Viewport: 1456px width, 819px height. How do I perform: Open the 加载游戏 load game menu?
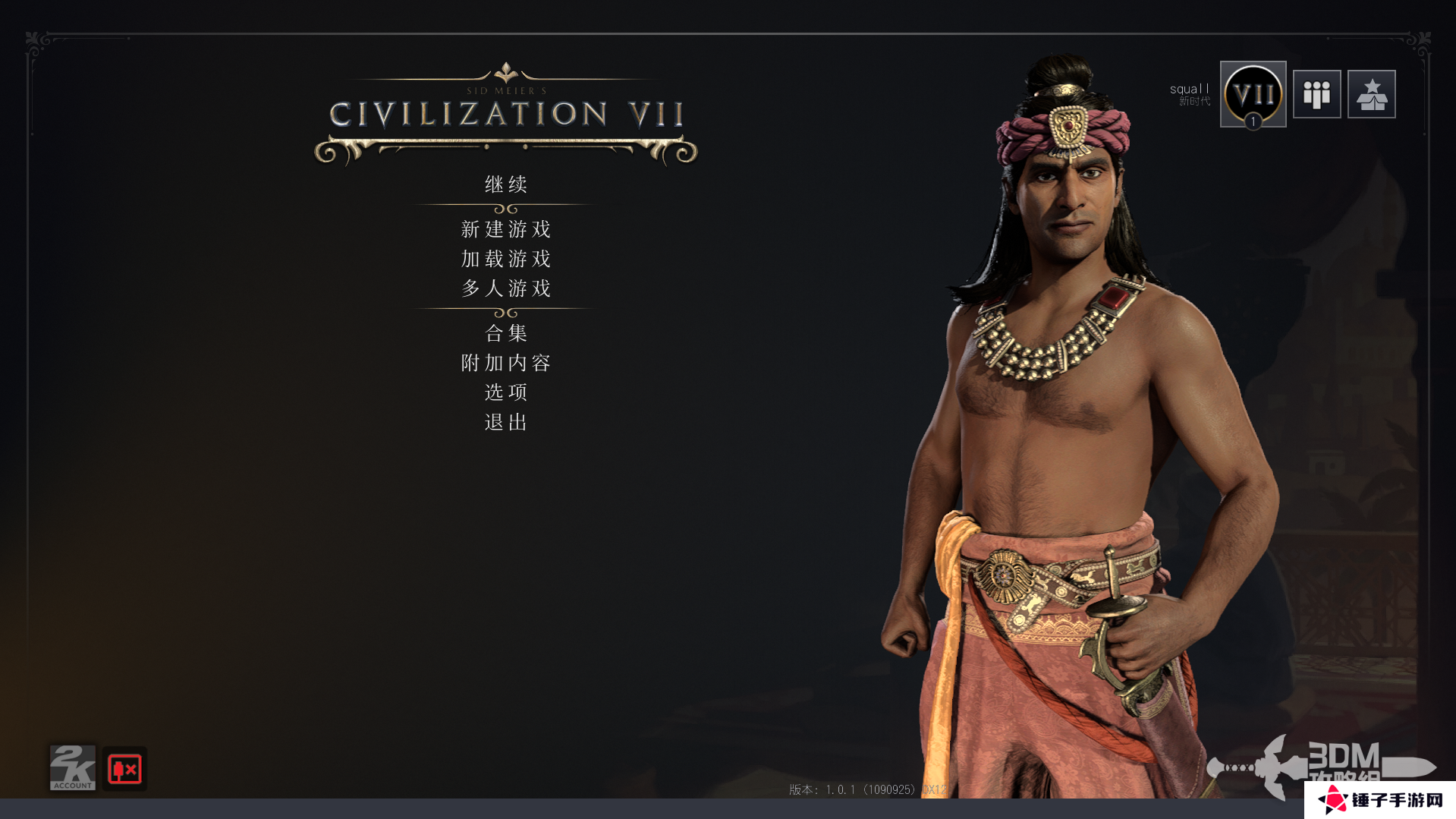pyautogui.click(x=506, y=259)
